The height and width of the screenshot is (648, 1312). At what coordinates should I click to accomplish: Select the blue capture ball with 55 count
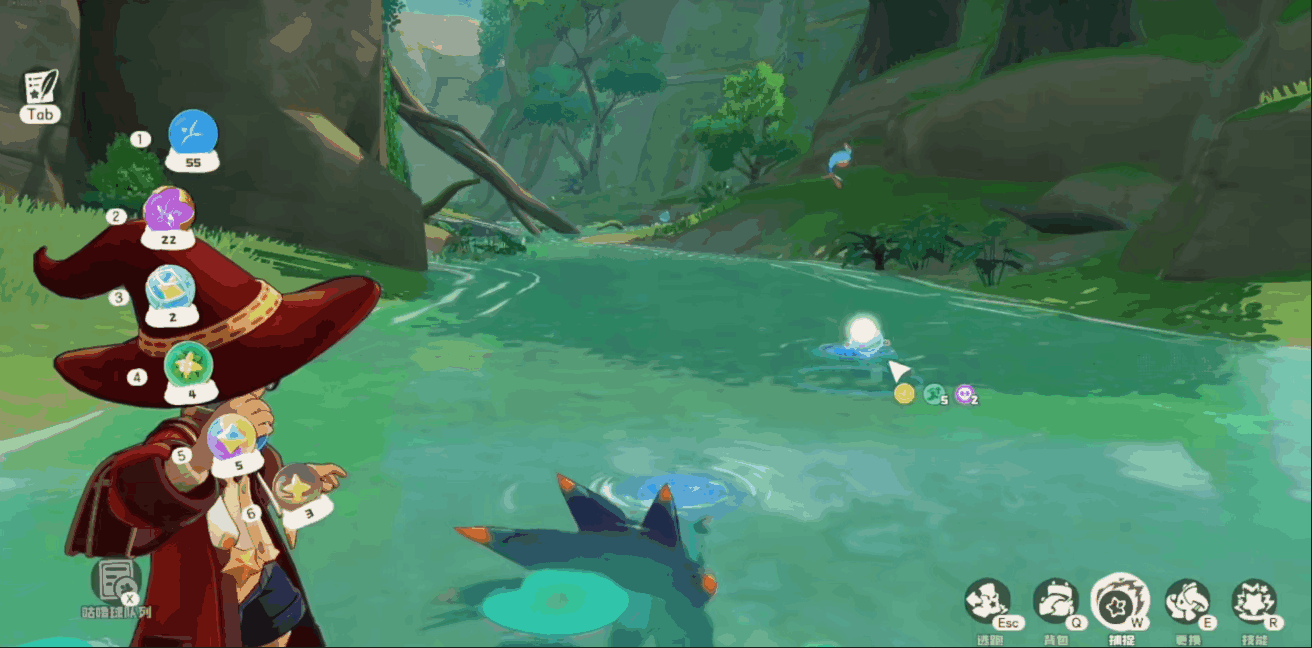pyautogui.click(x=193, y=133)
